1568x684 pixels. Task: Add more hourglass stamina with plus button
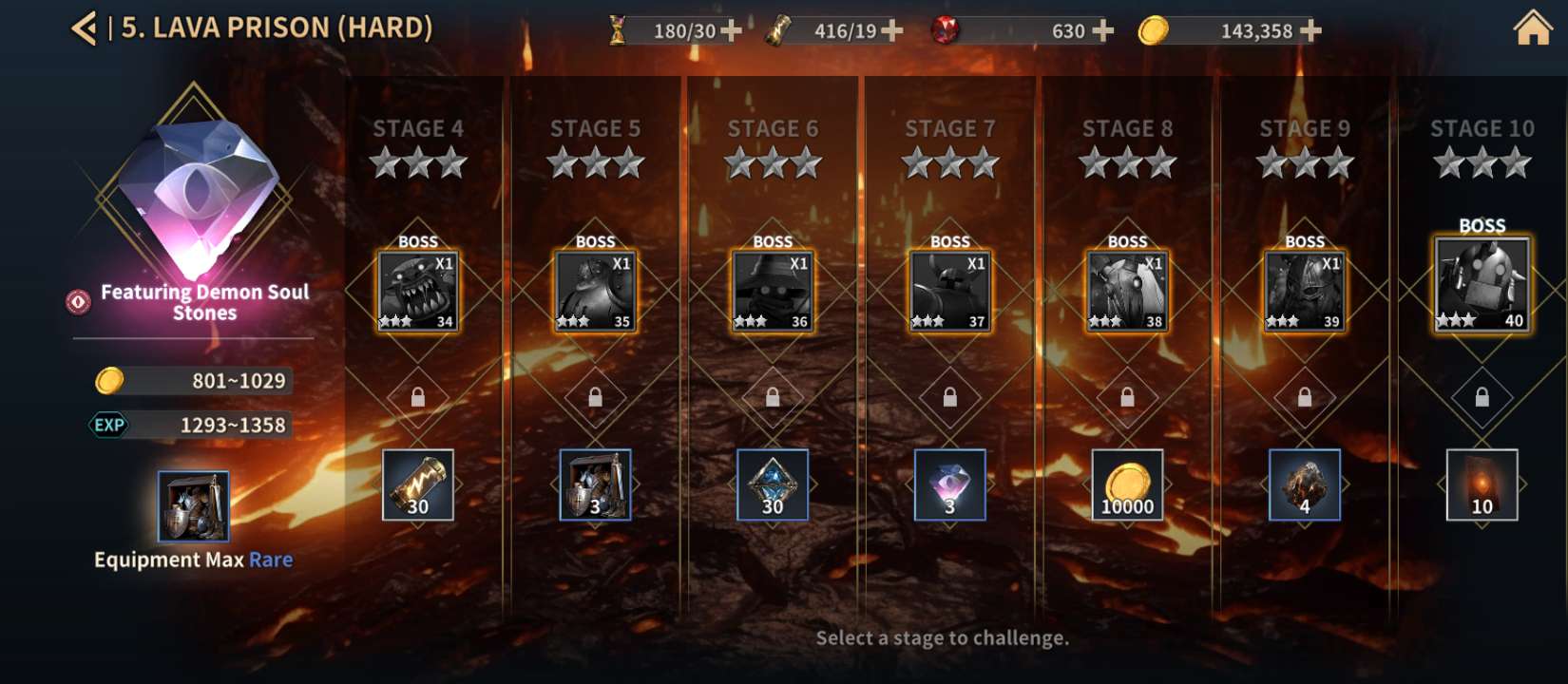click(x=731, y=31)
